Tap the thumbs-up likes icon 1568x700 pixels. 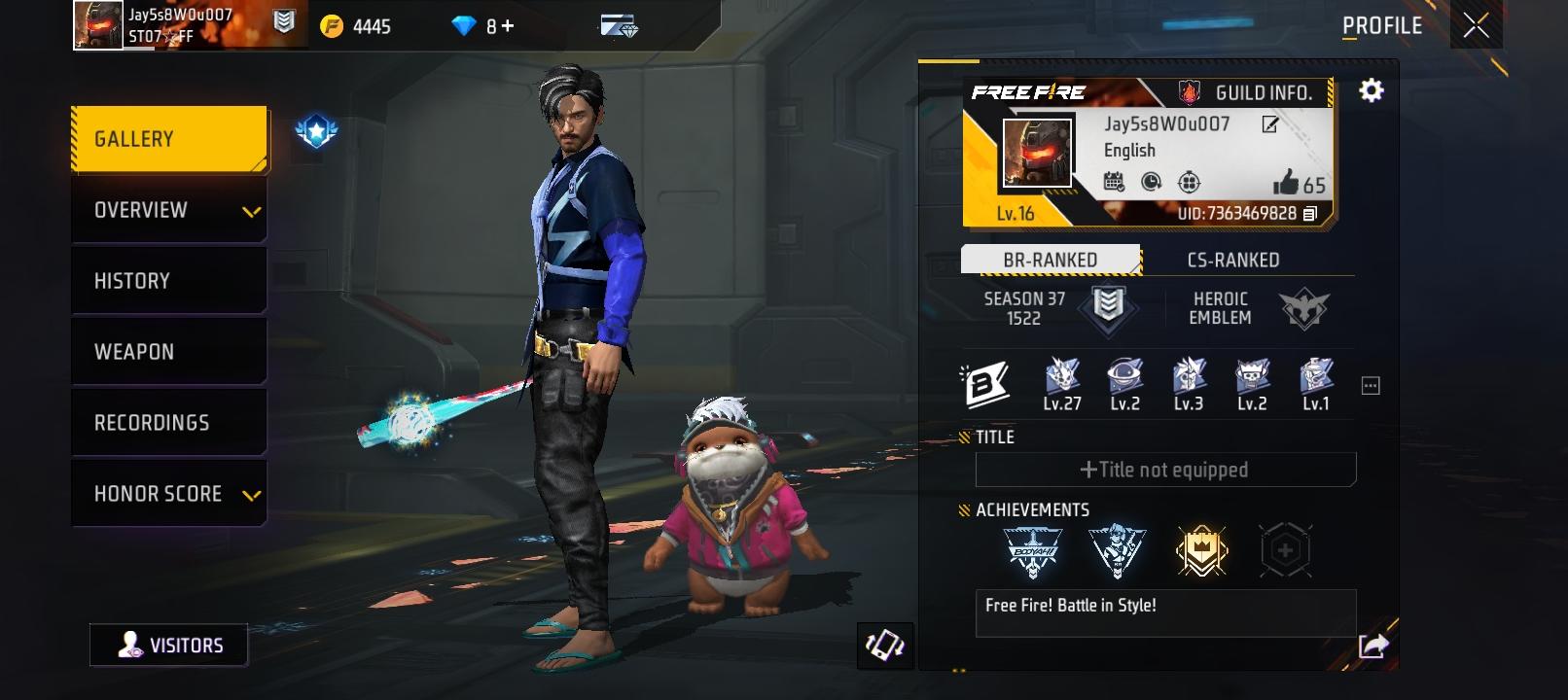click(1286, 183)
